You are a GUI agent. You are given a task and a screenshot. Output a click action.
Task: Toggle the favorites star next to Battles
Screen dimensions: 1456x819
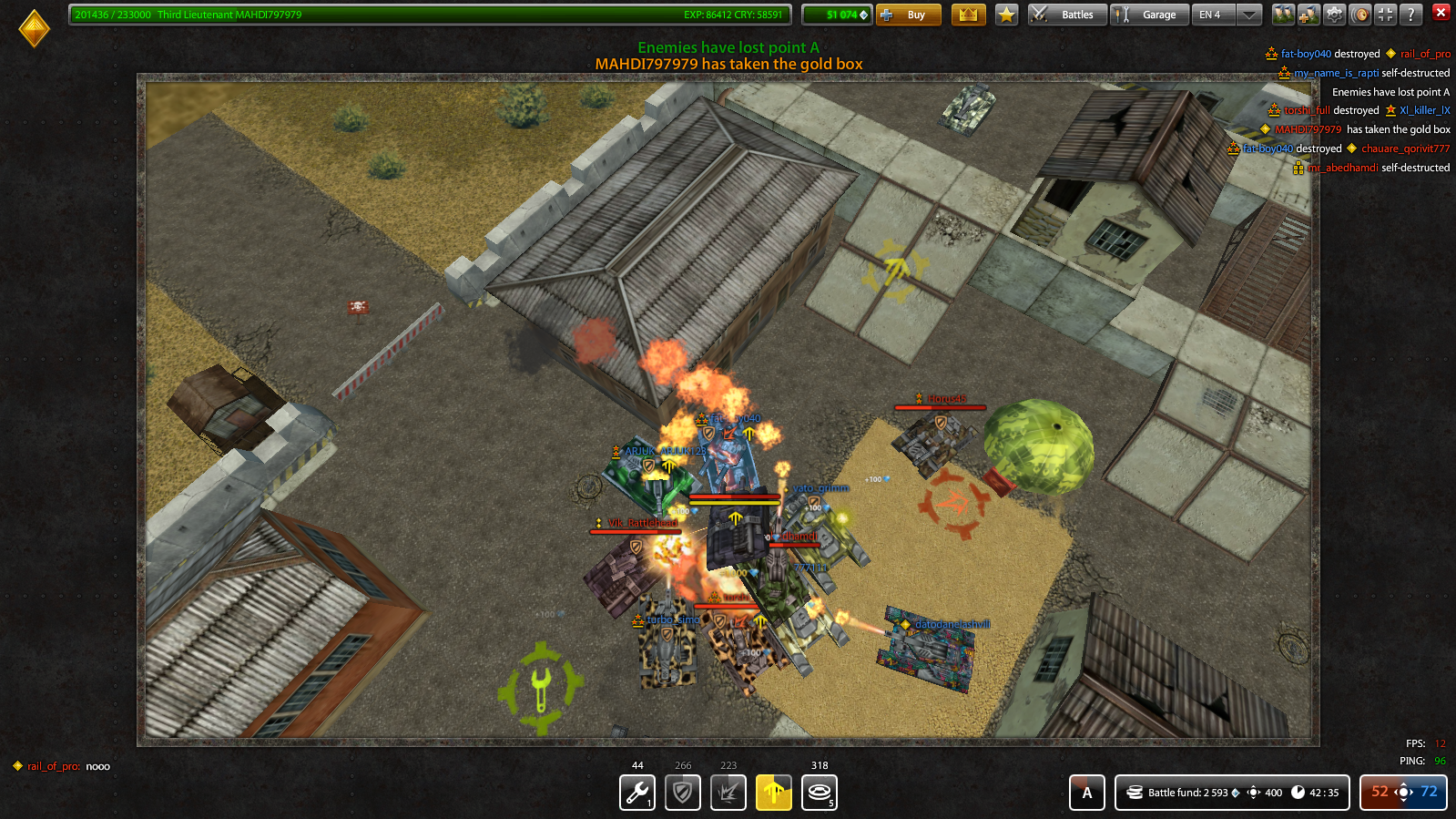(x=1005, y=15)
